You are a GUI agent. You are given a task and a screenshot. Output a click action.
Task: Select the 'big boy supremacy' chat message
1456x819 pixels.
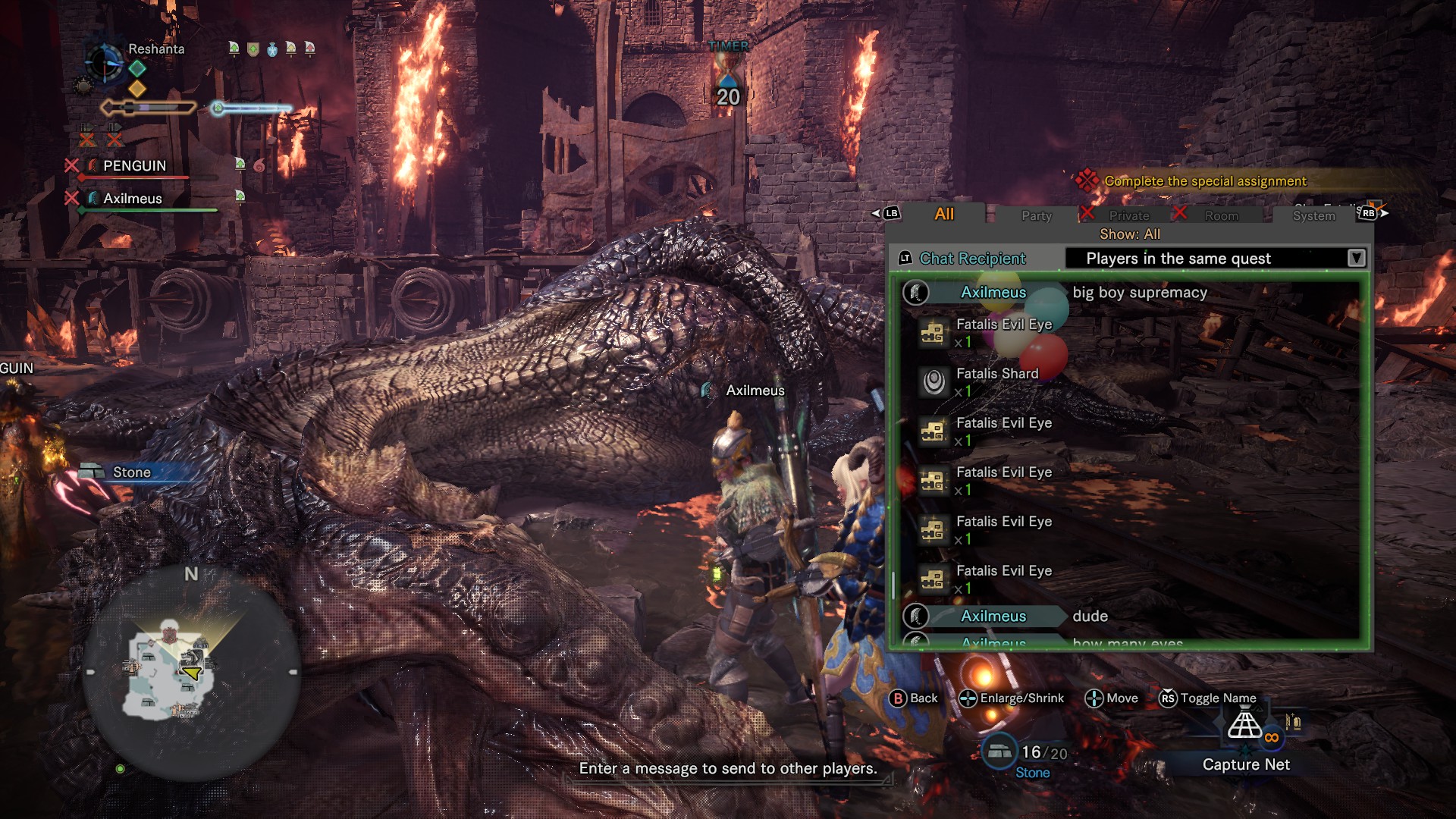1139,293
